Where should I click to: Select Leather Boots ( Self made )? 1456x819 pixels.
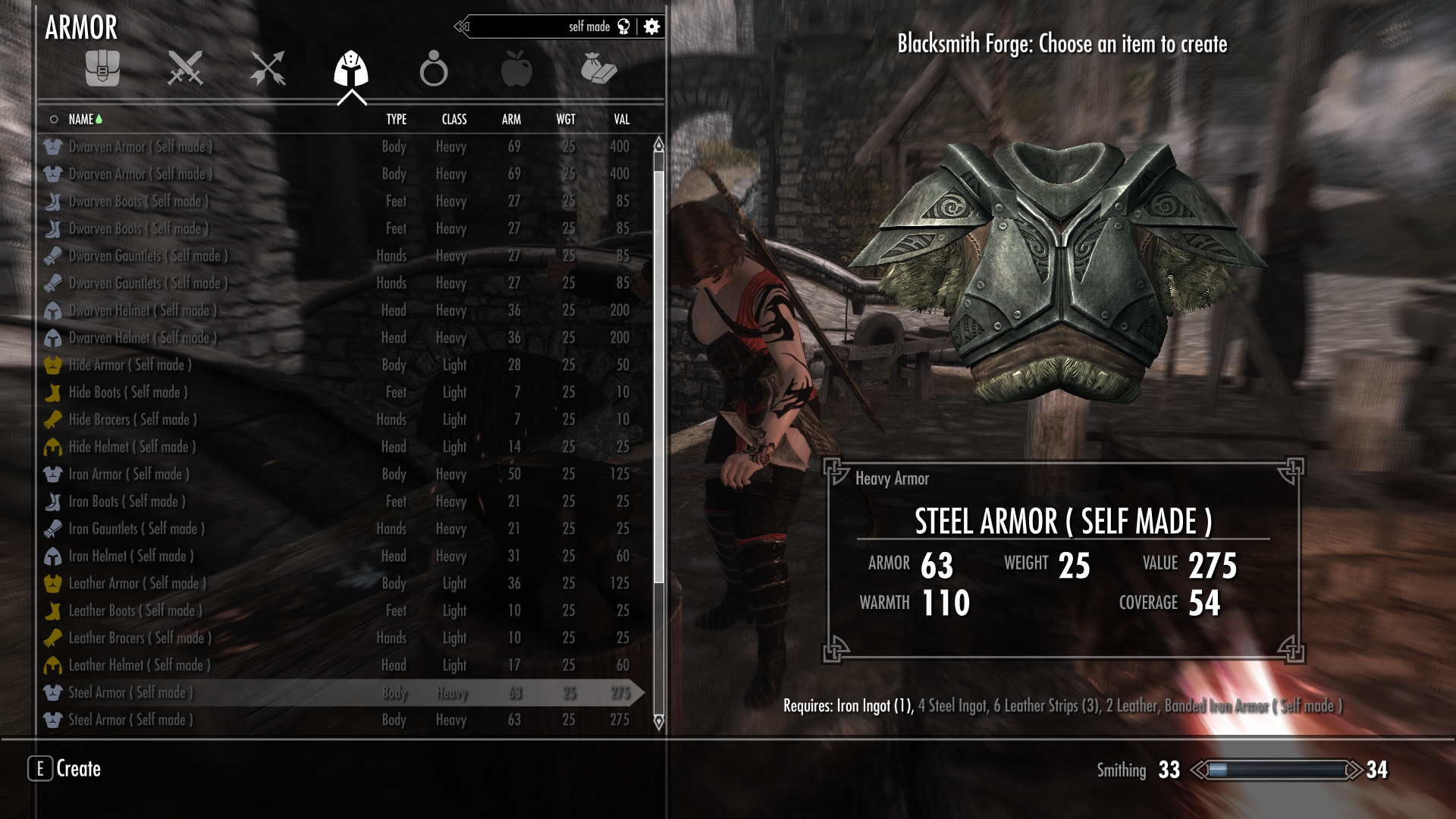[135, 610]
